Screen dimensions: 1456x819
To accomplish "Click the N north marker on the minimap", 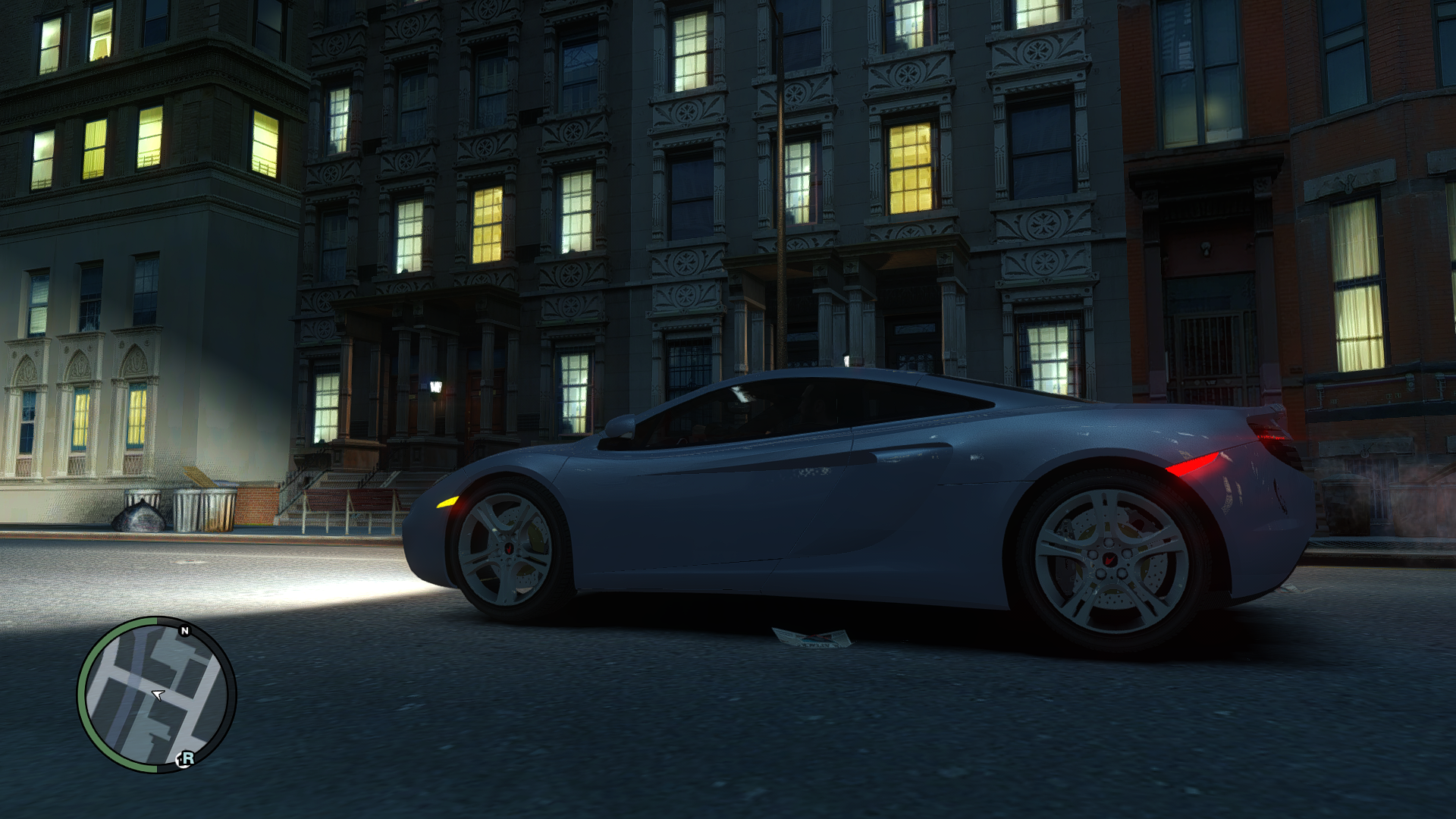I will 184,631.
